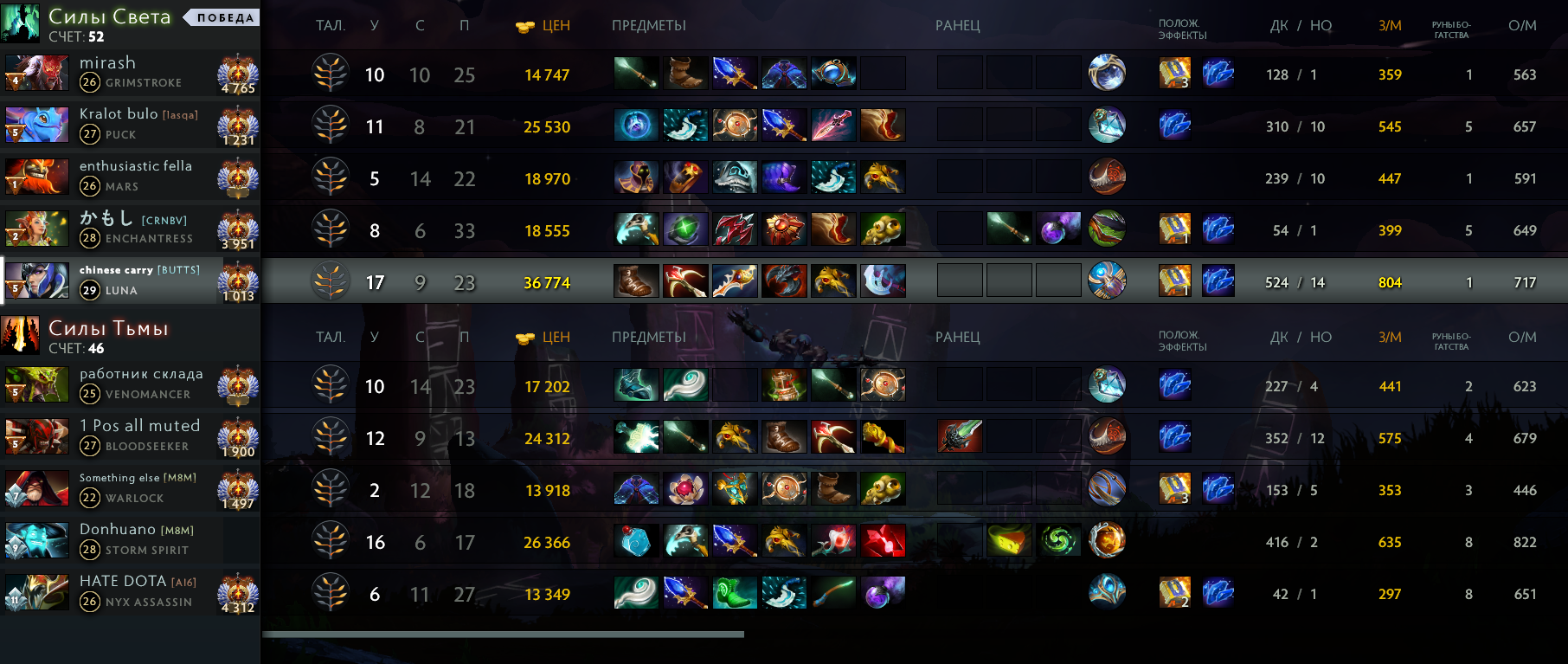Inspect Storm Spirit's red Bloodstone item
Viewport: 1568px width, 664px height.
[883, 542]
